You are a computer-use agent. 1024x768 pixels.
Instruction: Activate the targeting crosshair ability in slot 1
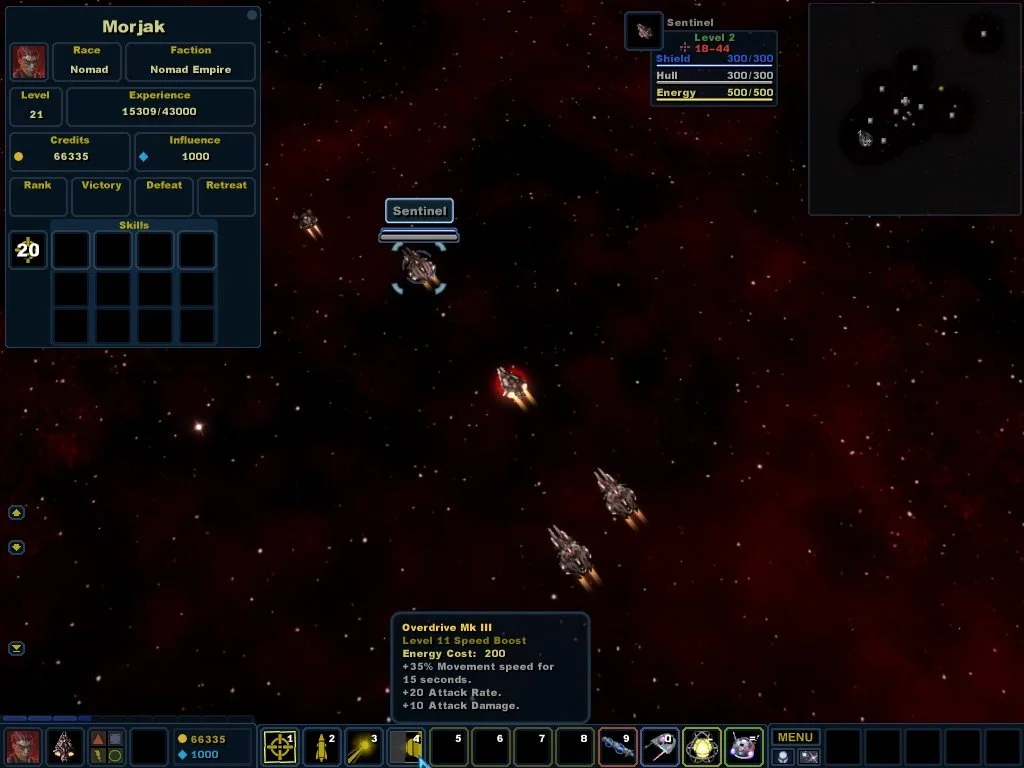pyautogui.click(x=279, y=747)
